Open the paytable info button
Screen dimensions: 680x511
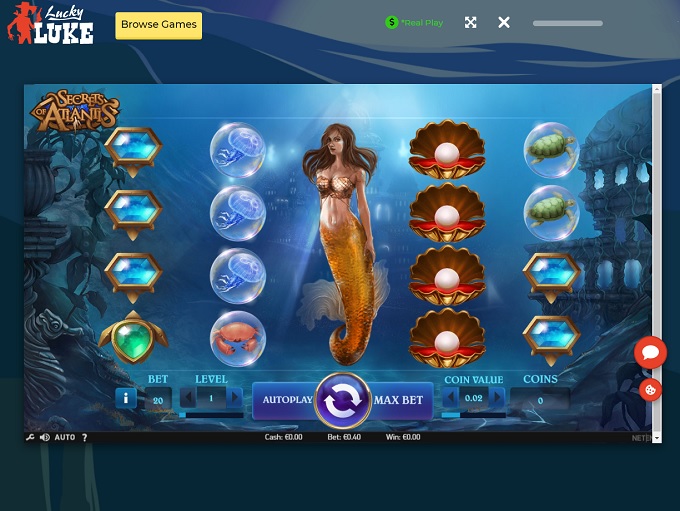click(x=126, y=399)
